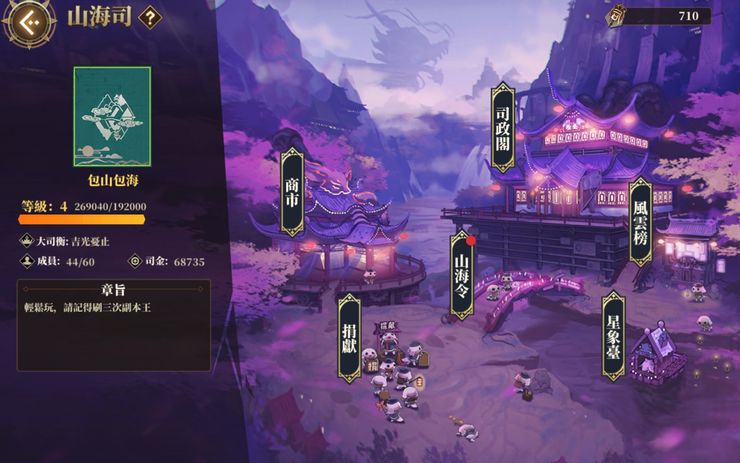The width and height of the screenshot is (740, 463).
Task: Open the 風雲榜 ranking board
Action: tap(640, 222)
